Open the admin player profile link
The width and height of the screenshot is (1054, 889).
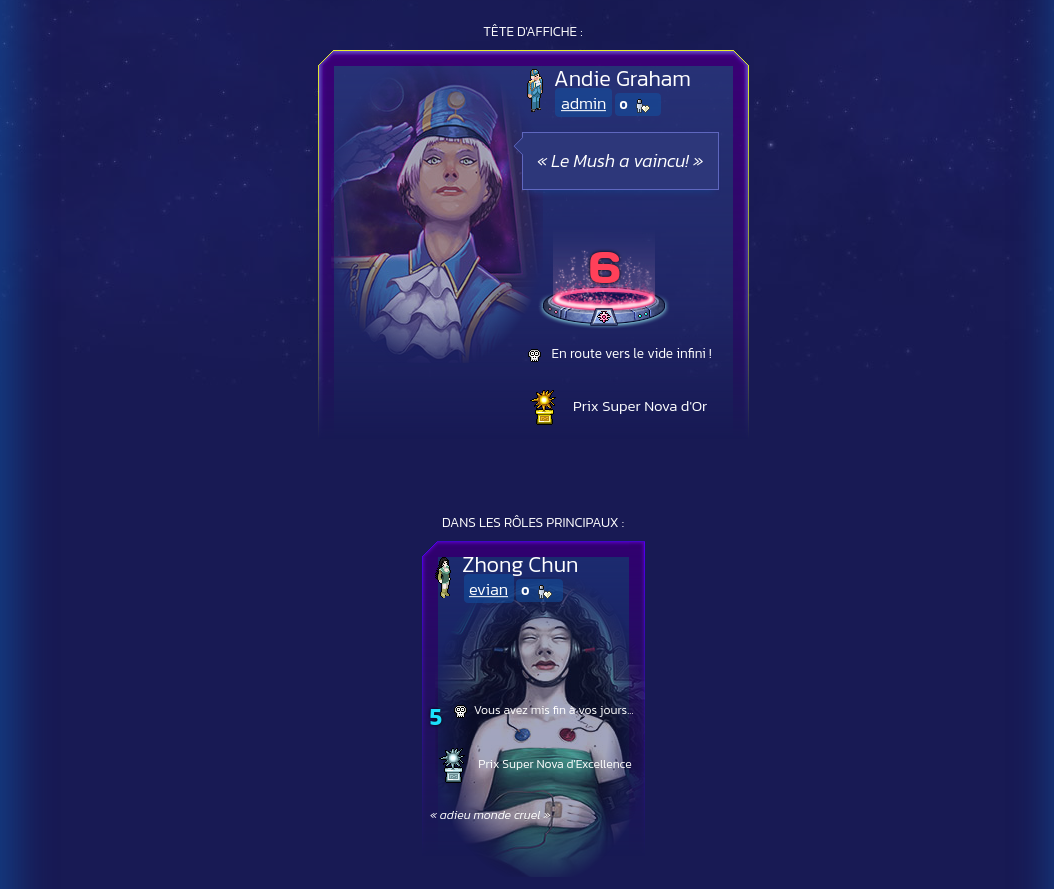[x=583, y=104]
